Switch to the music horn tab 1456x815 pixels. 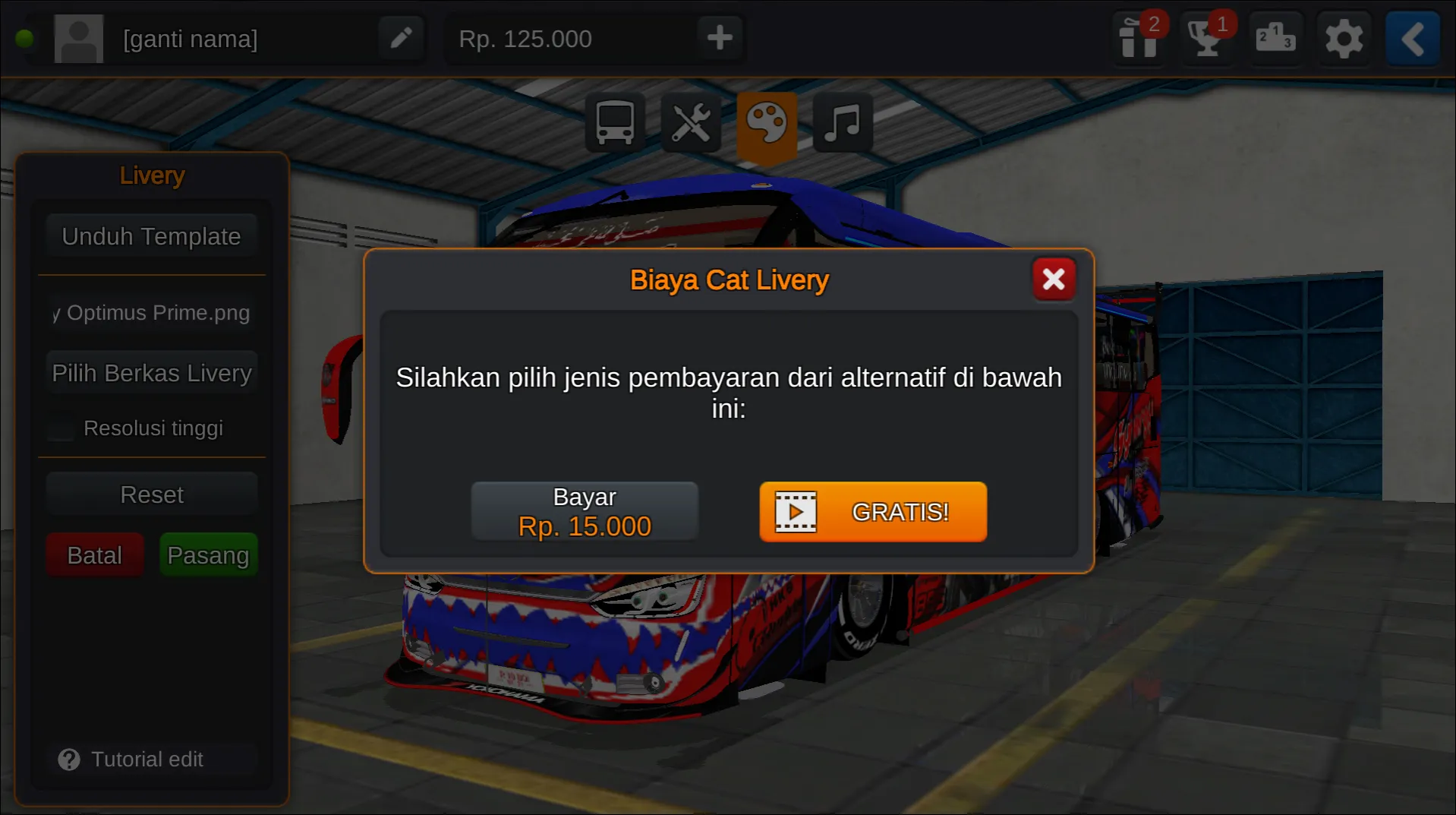[841, 122]
